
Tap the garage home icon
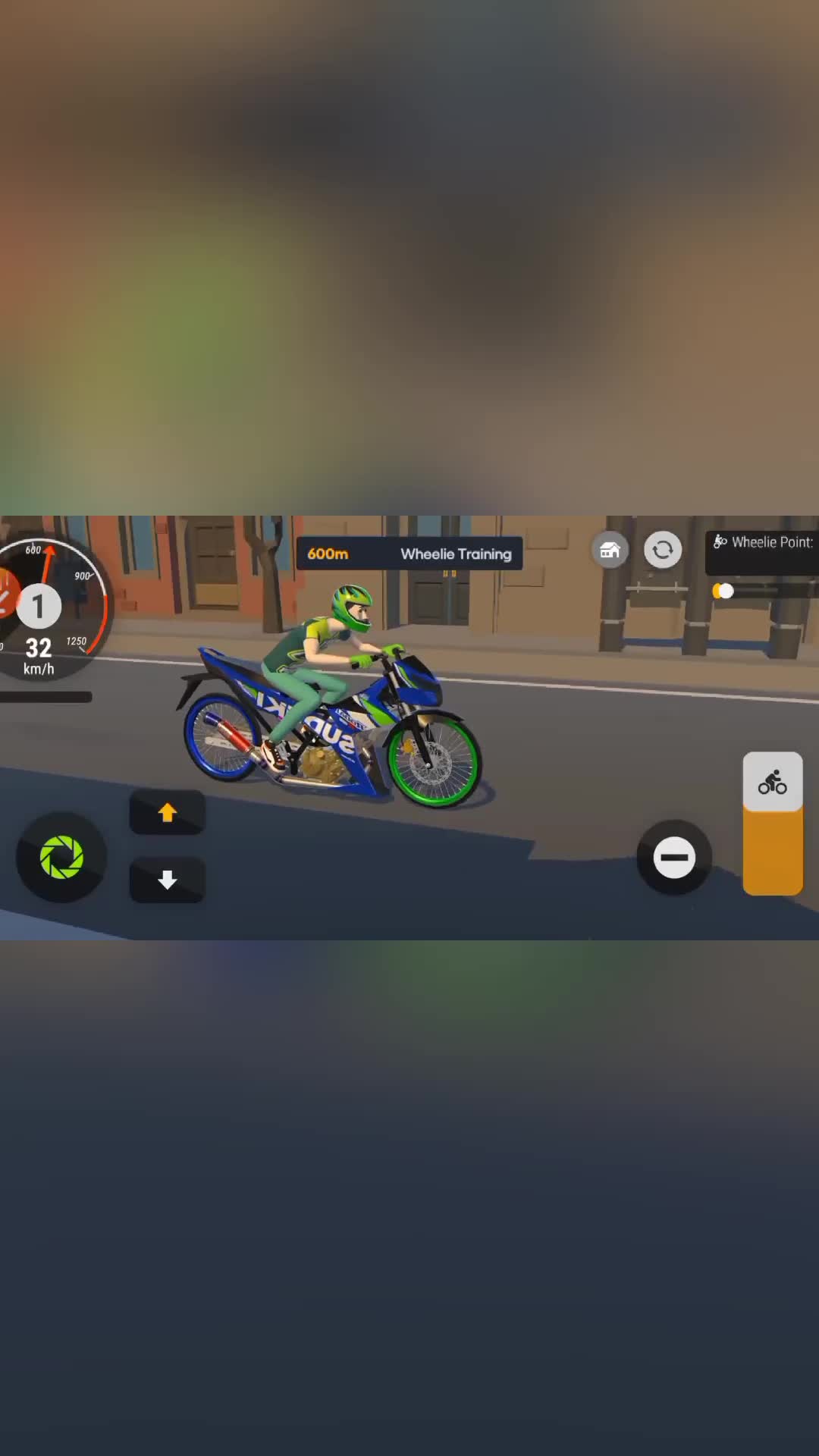coord(610,550)
